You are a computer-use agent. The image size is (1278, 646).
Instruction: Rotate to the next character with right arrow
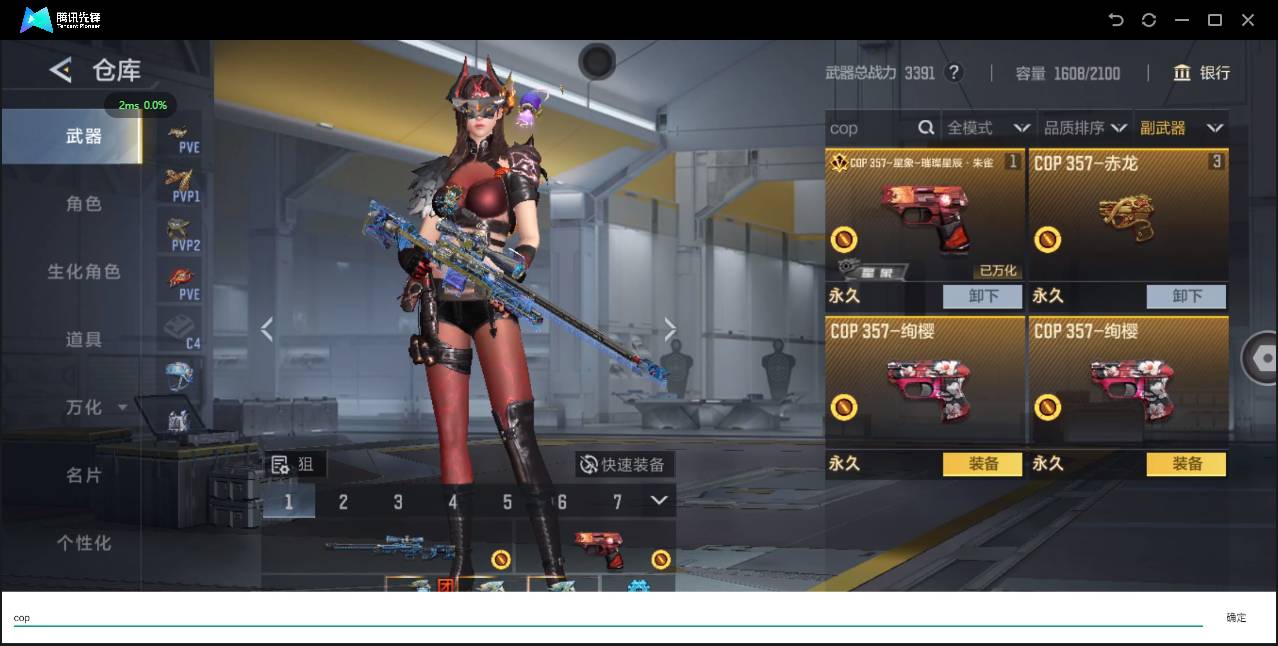click(x=670, y=330)
